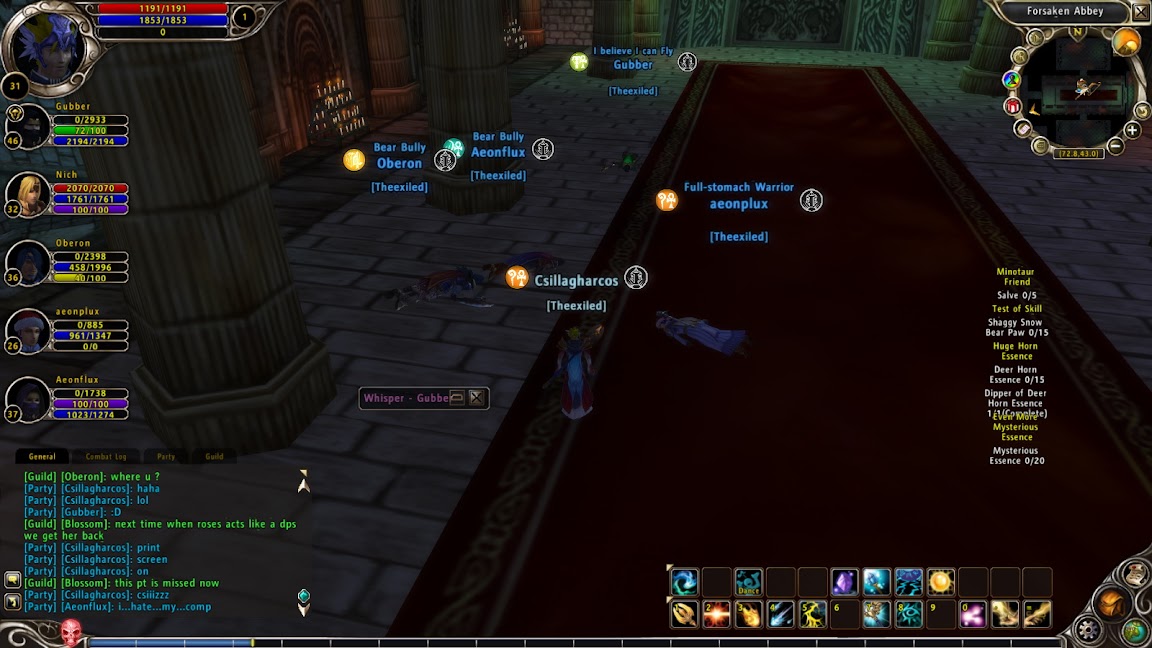Open the Party chat tab
Screen dimensions: 1152x648
[166, 456]
